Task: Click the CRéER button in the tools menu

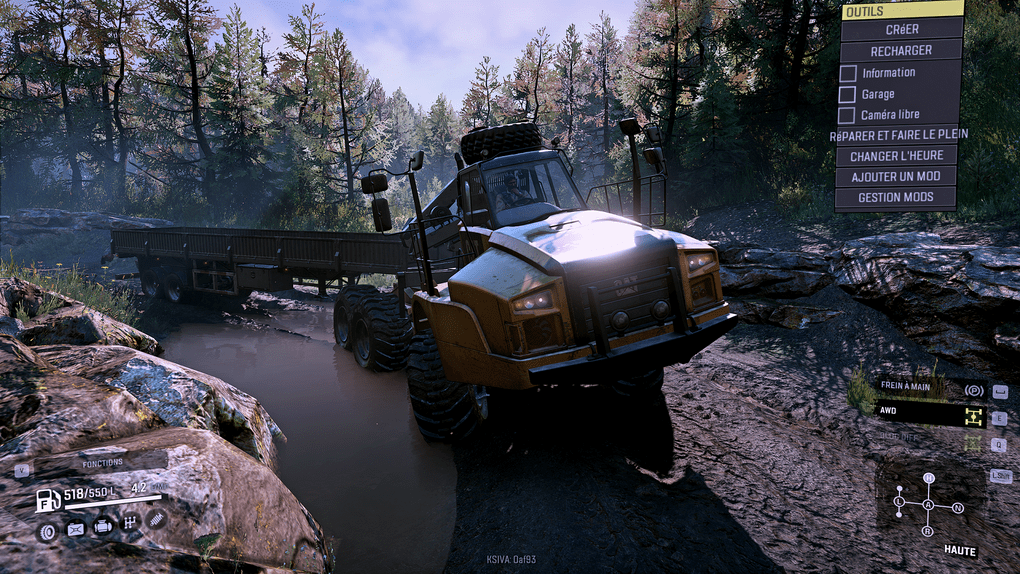Action: [901, 29]
